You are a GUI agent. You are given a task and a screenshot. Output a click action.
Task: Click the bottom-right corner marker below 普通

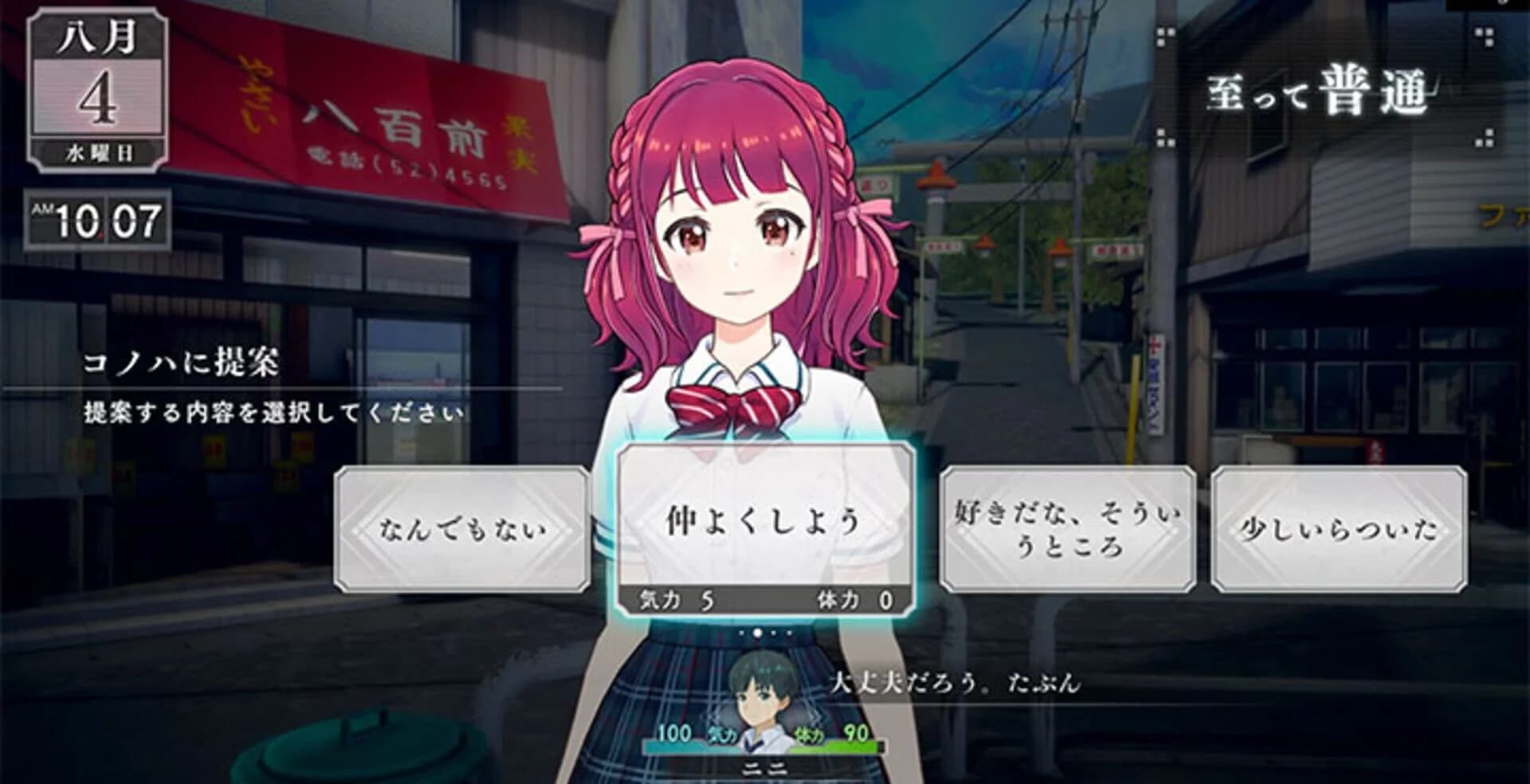(x=1485, y=139)
